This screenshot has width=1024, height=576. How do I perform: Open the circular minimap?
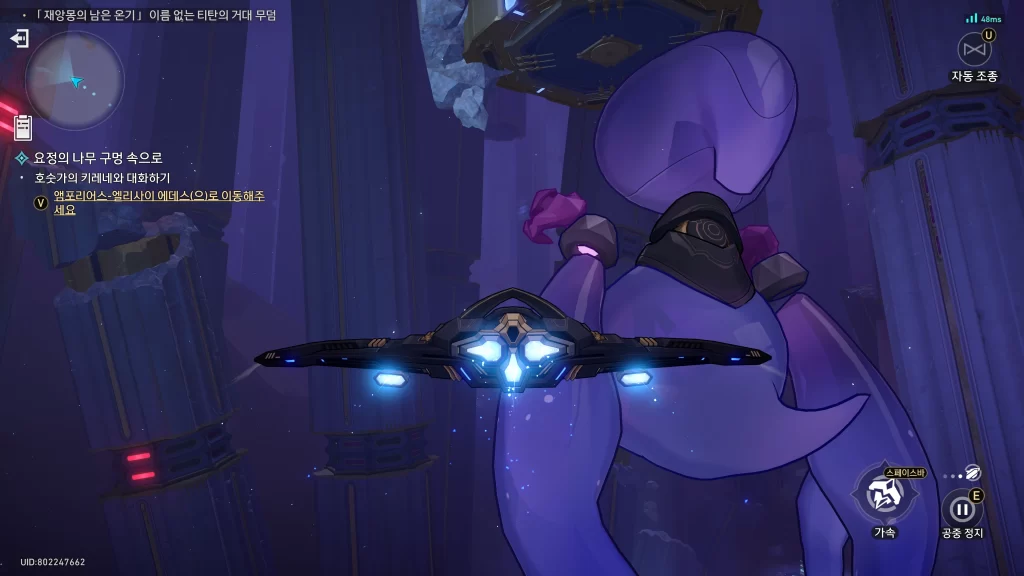(75, 80)
